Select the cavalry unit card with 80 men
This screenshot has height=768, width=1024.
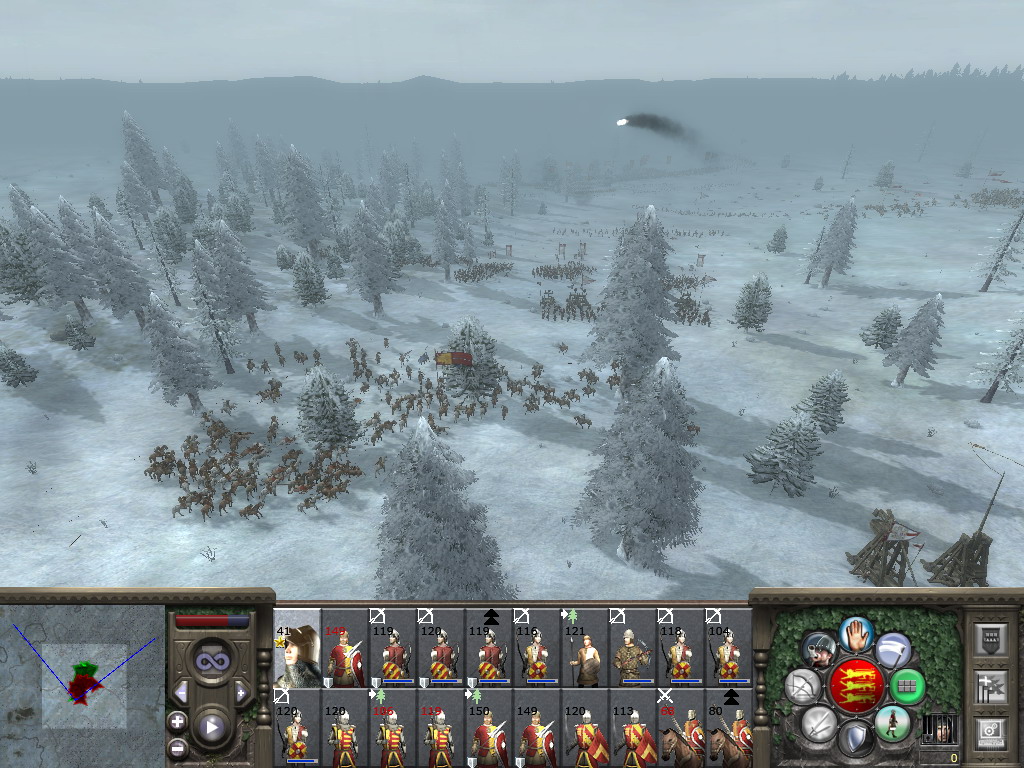coord(728,728)
